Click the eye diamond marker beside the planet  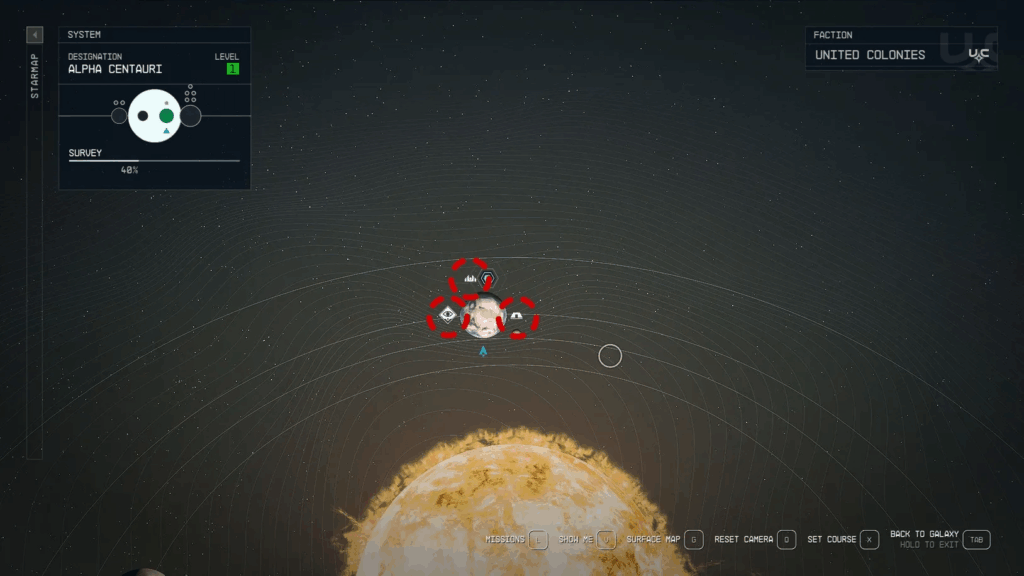point(447,316)
